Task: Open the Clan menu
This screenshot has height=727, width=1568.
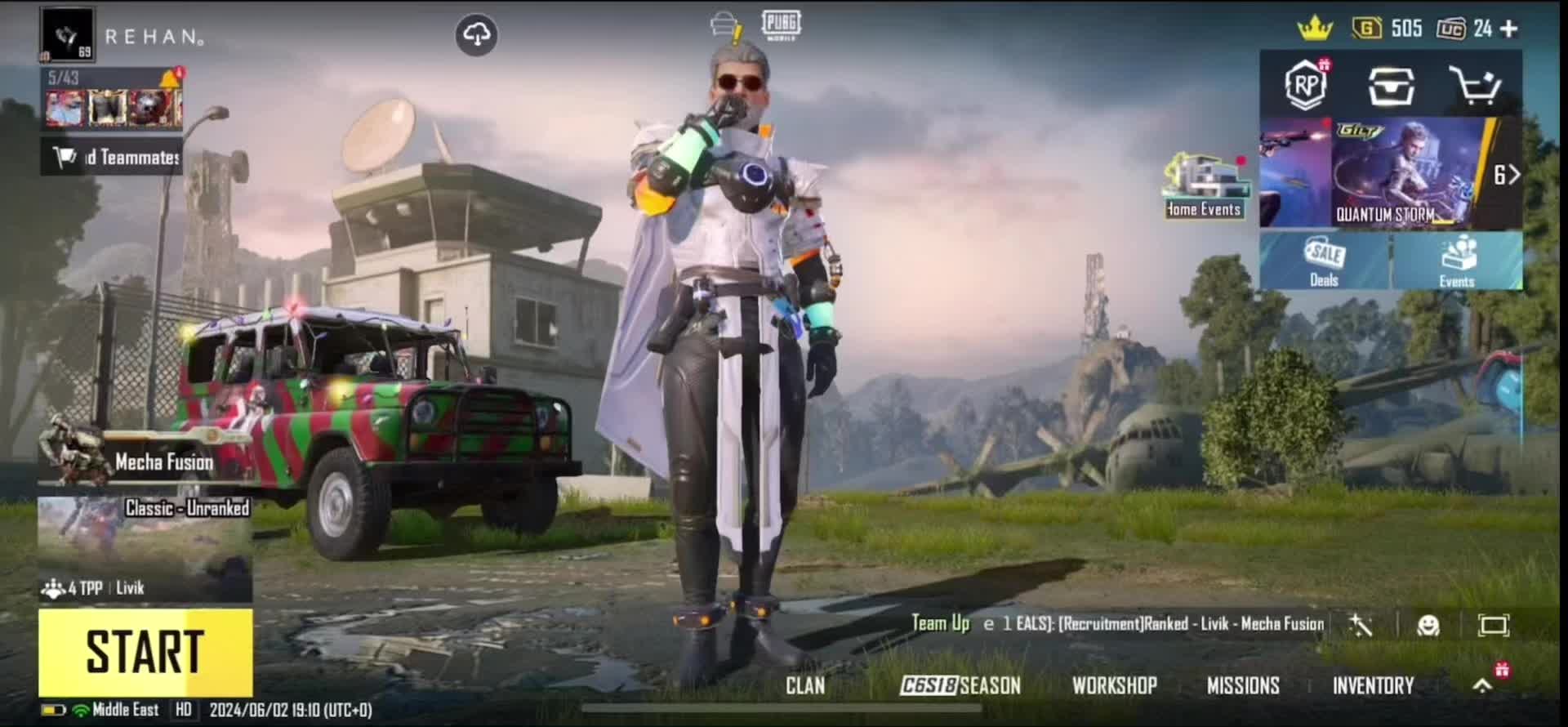Action: (805, 685)
